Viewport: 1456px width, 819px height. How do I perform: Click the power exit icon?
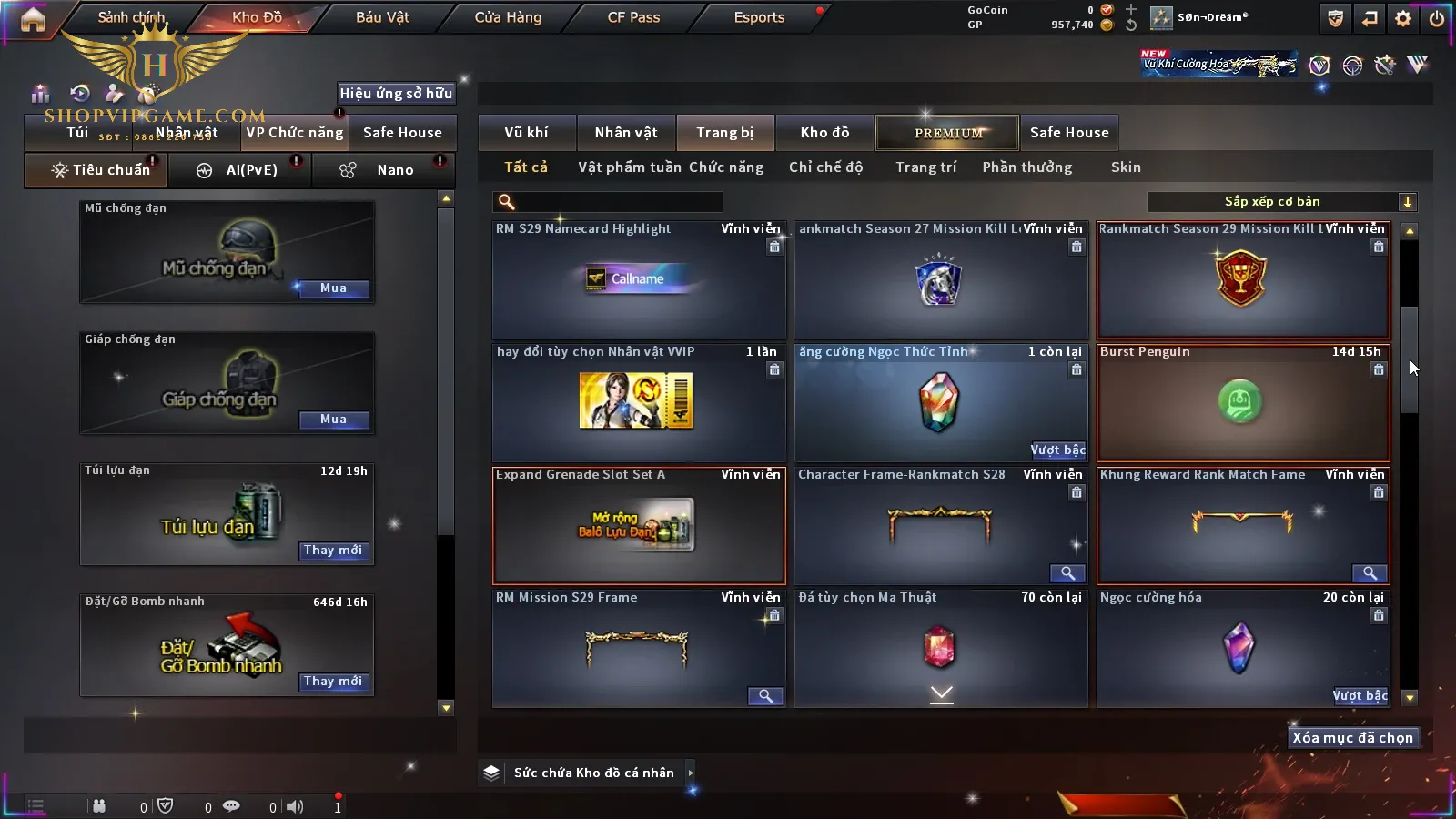(x=1437, y=18)
